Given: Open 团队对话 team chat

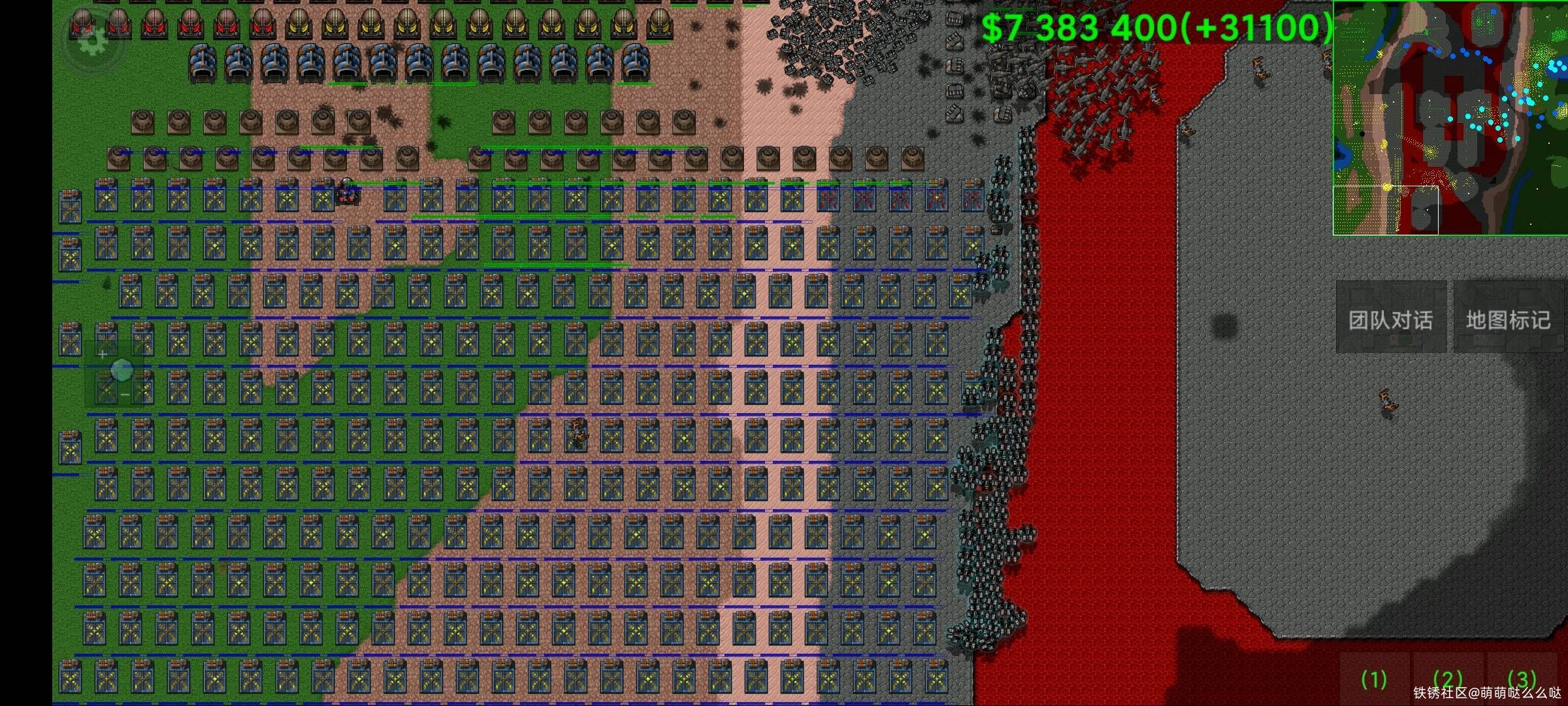Looking at the screenshot, I should tap(1390, 320).
